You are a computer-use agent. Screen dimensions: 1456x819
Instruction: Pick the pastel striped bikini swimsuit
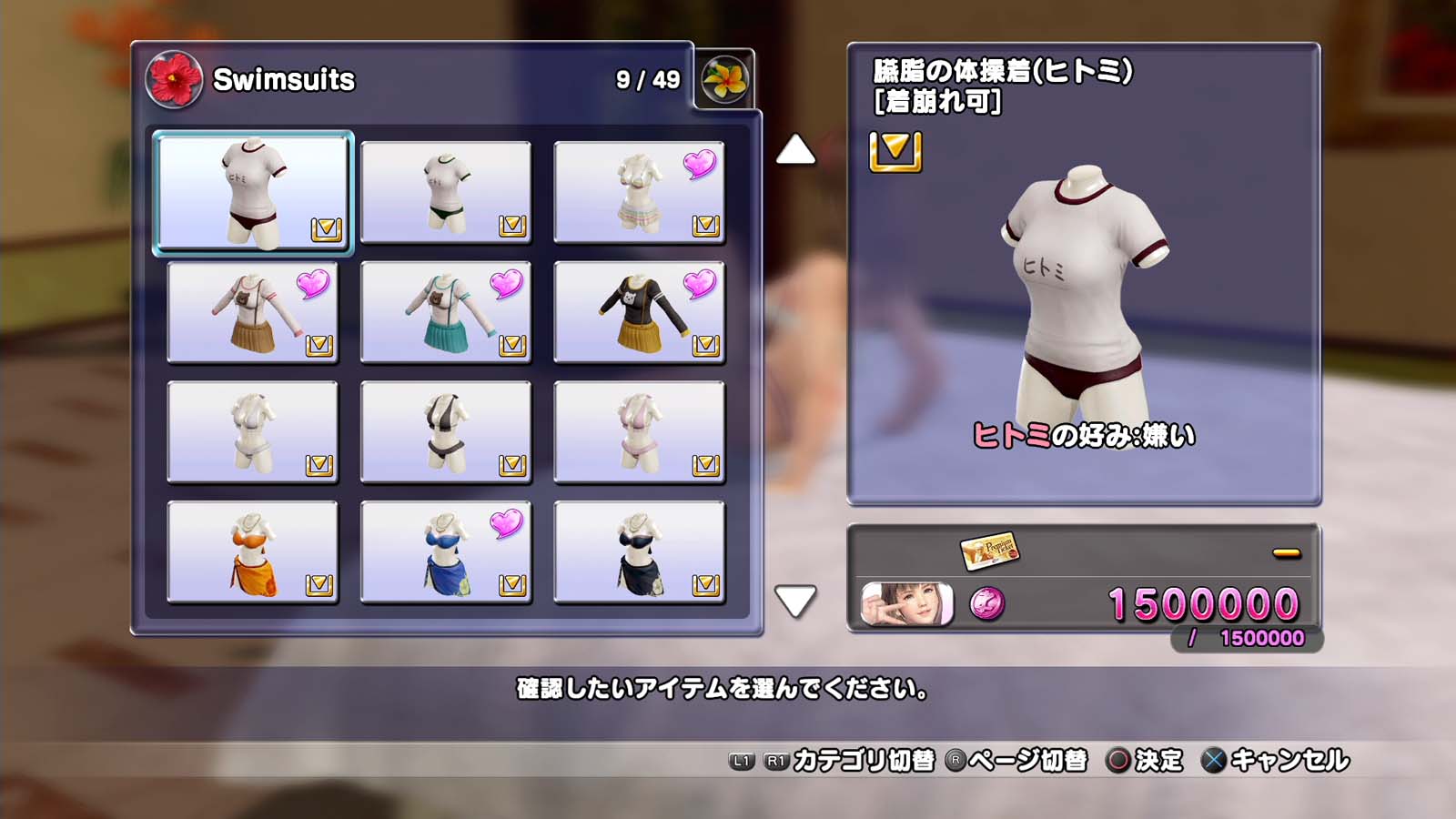click(639, 192)
